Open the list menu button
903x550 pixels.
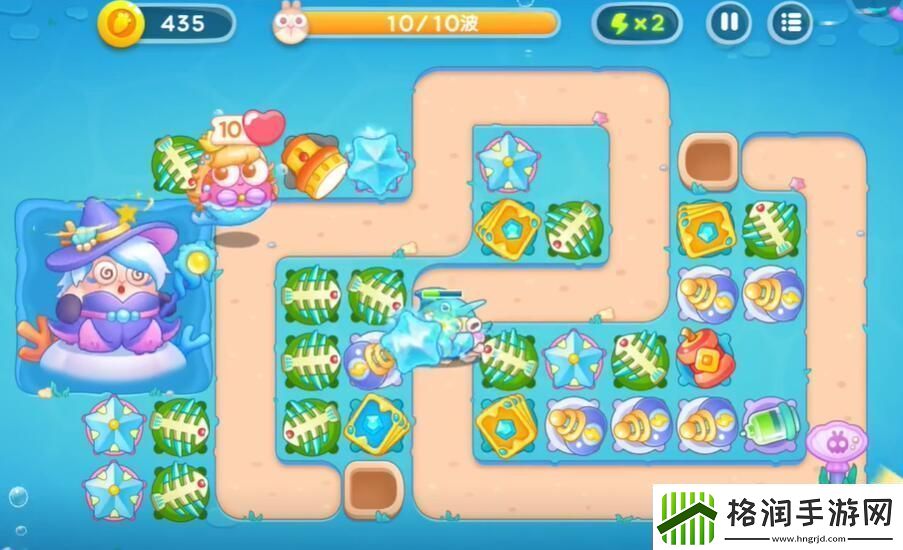(790, 23)
